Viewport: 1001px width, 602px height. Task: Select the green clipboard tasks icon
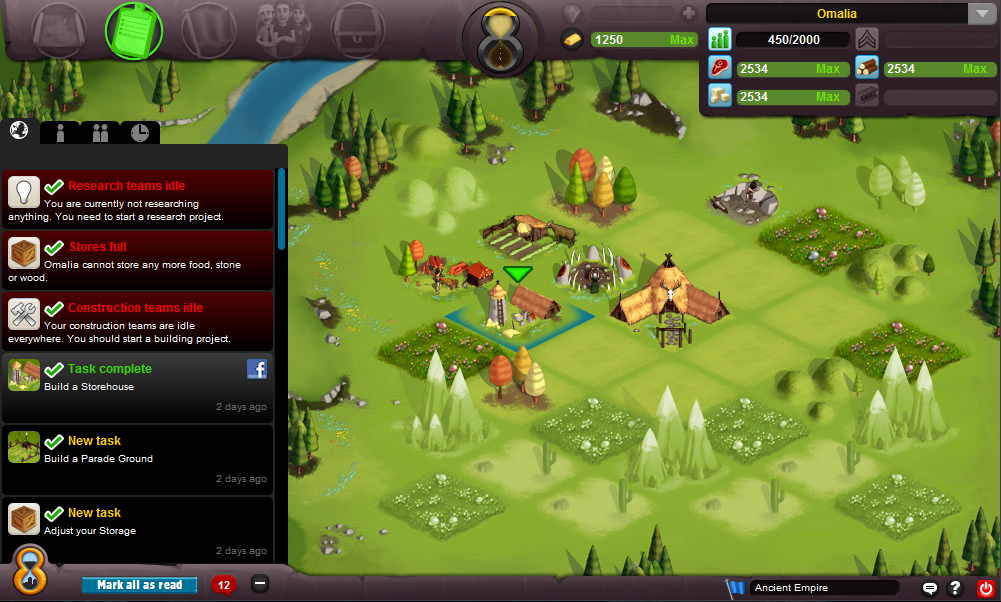(x=134, y=29)
